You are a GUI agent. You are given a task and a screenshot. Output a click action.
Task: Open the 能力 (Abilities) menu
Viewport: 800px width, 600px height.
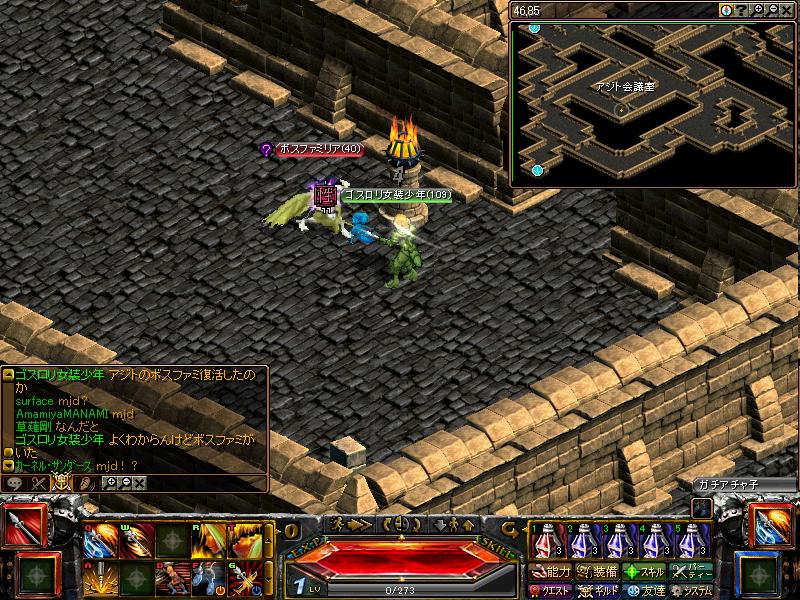pos(550,572)
